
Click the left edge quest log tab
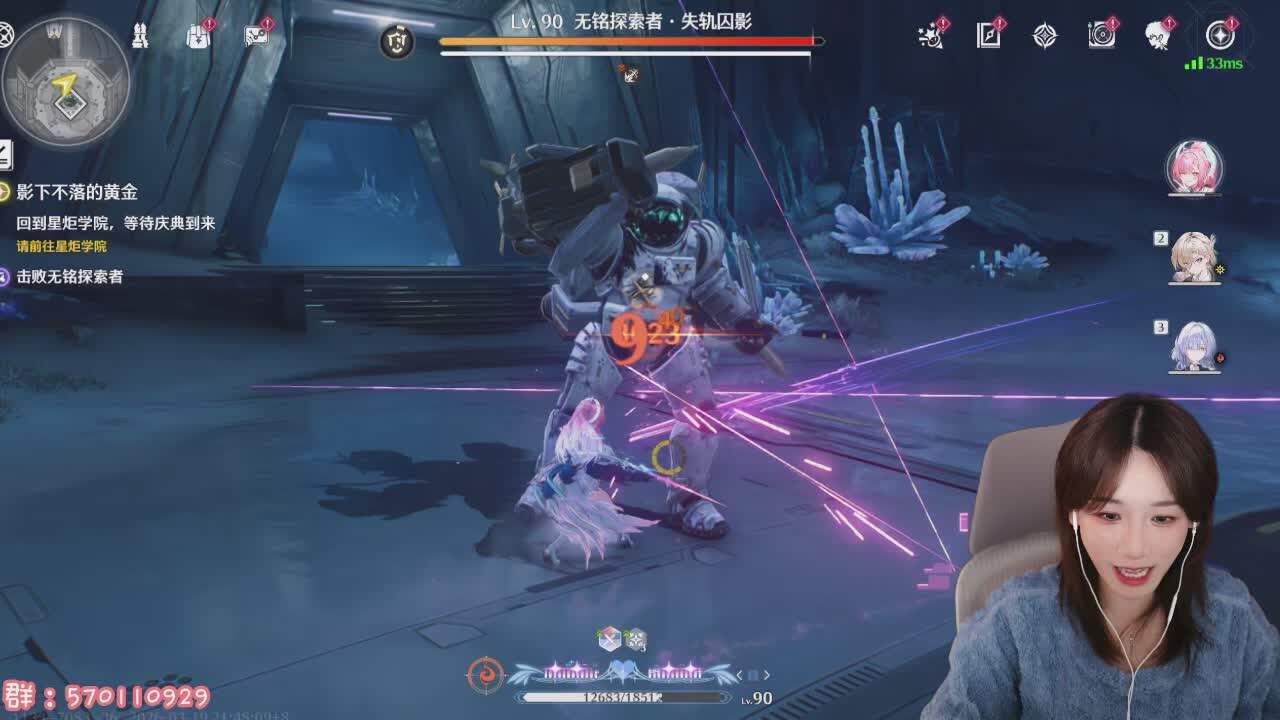tap(5, 154)
